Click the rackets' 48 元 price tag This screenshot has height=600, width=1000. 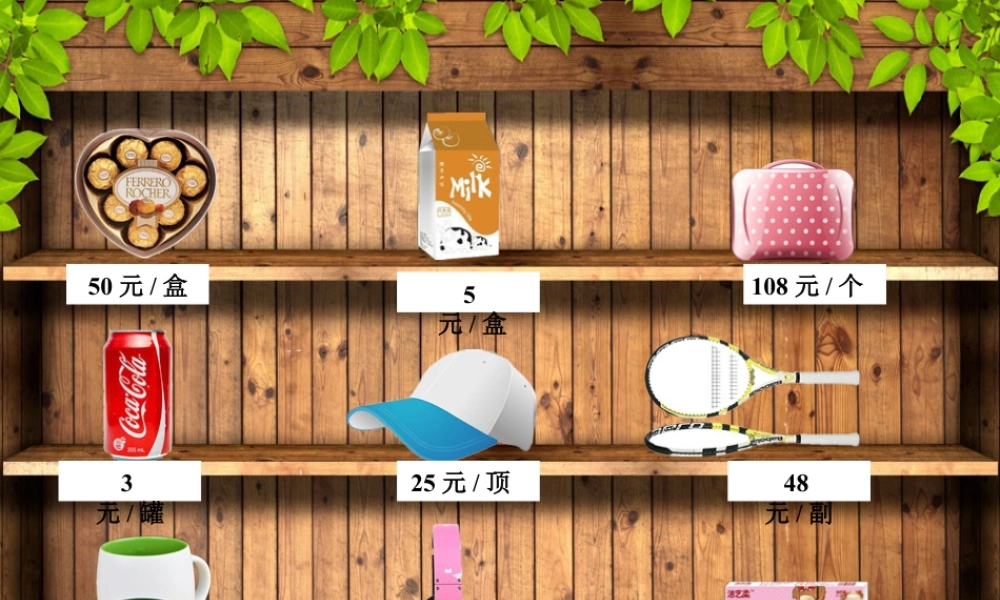click(797, 483)
